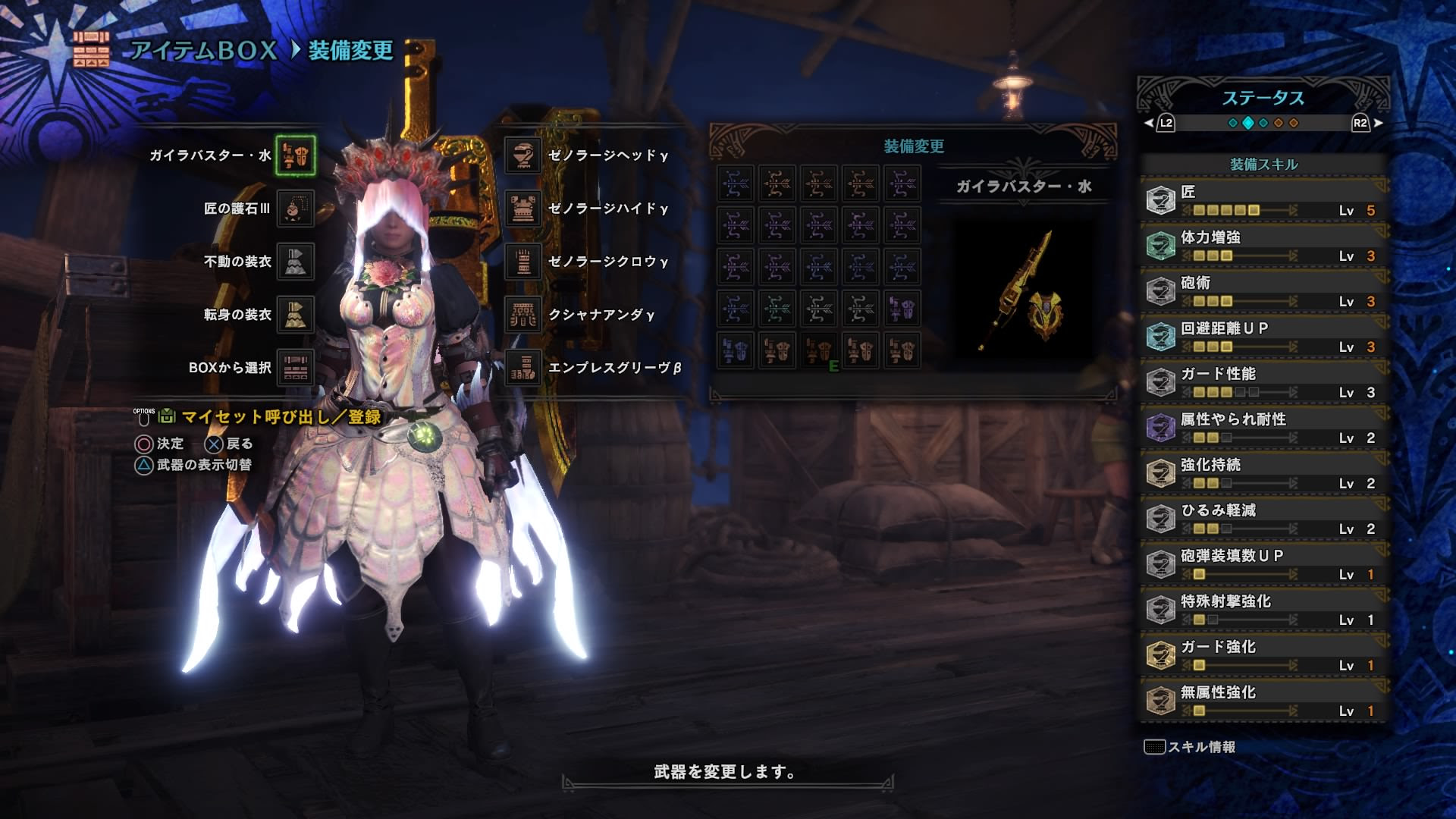Select the 不動の装衣 mantle icon
The width and height of the screenshot is (1456, 819).
pos(295,260)
